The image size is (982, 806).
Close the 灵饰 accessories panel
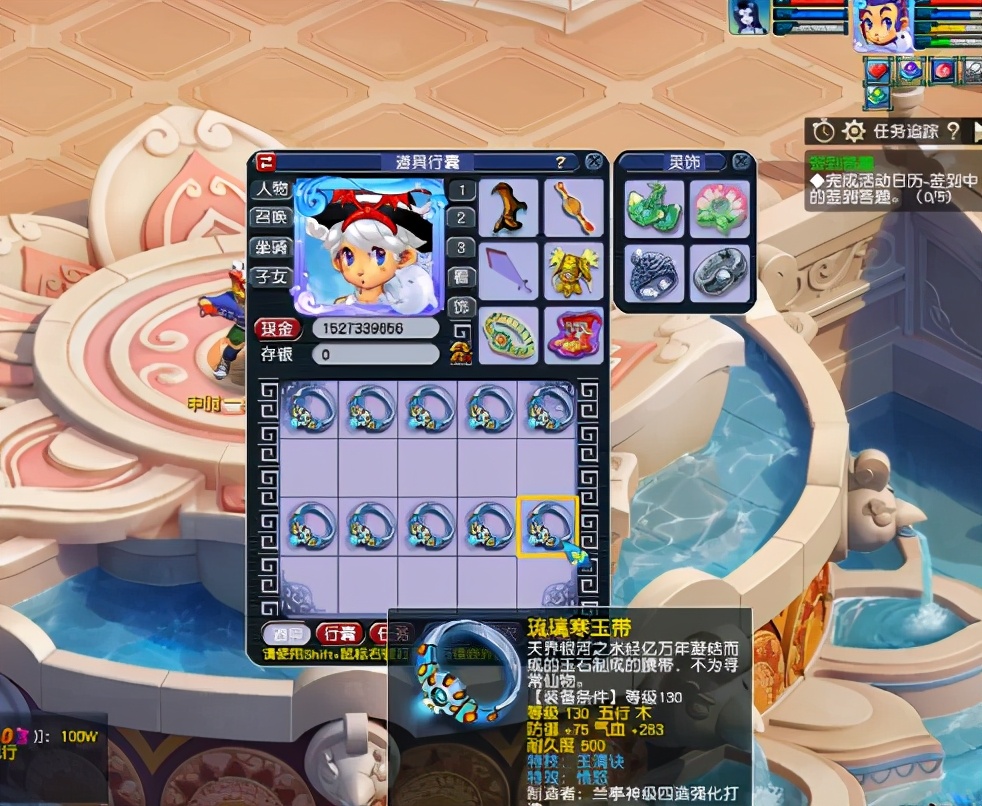(741, 161)
